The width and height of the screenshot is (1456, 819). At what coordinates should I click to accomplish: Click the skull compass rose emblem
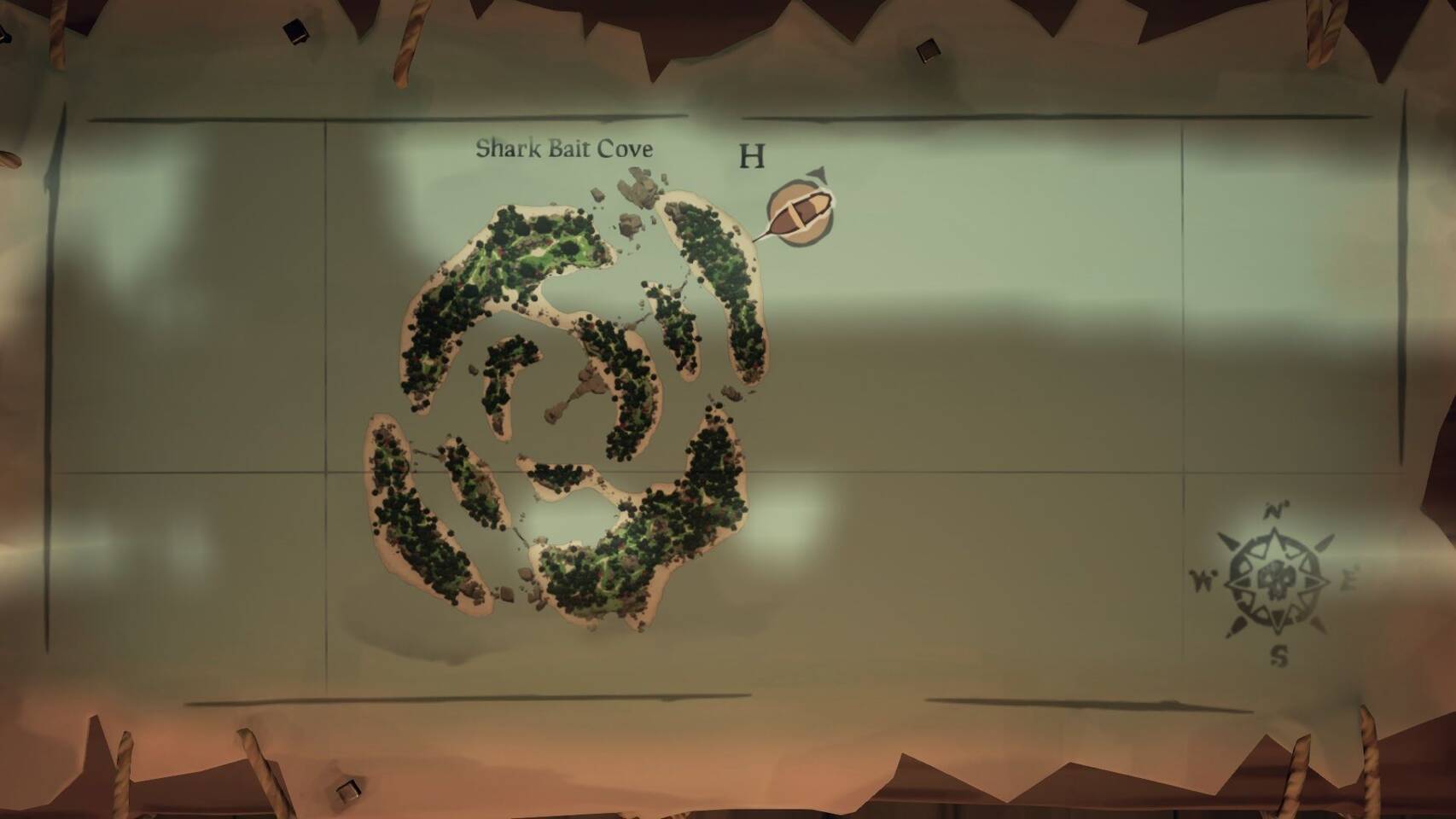click(x=1277, y=580)
